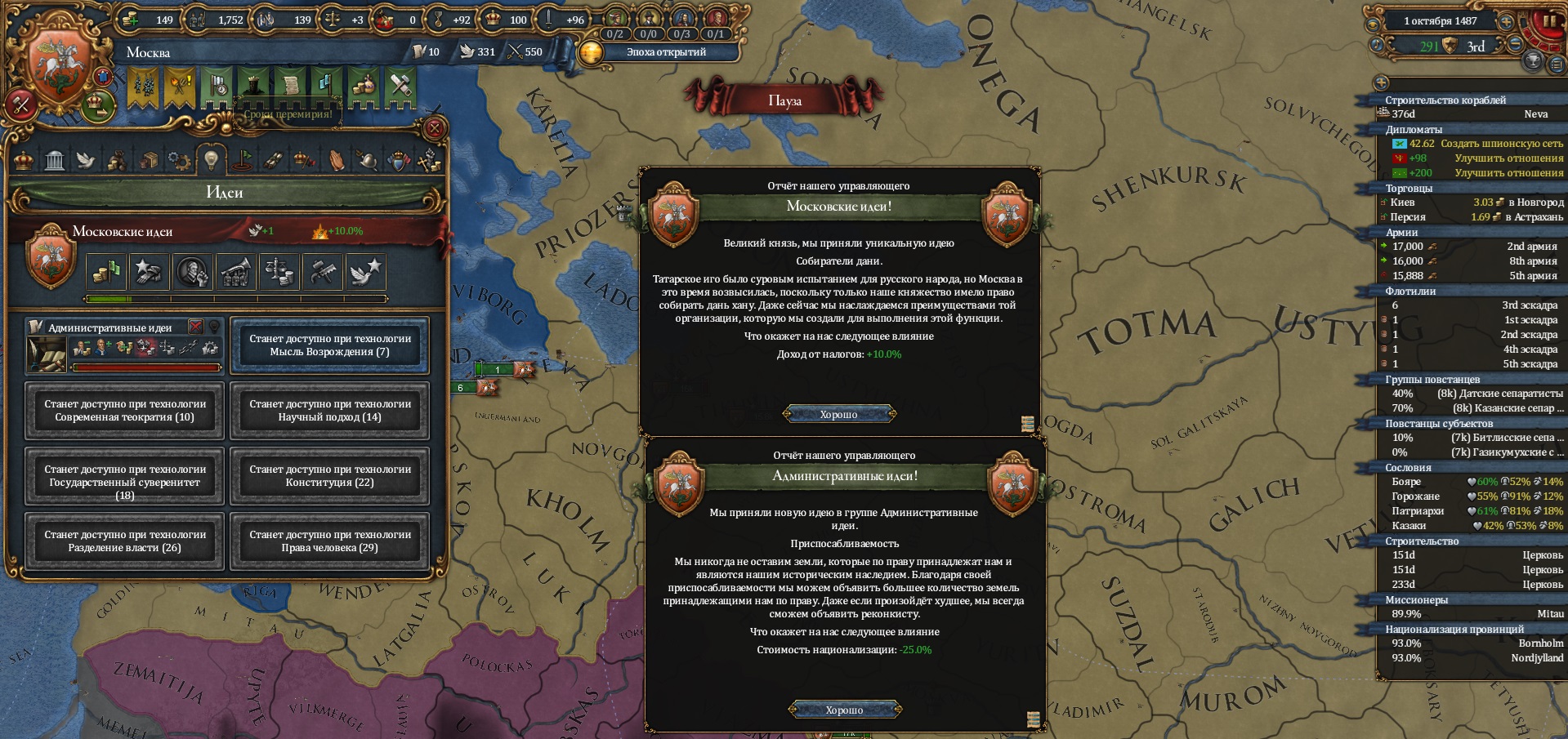Increase game speed with the plus button

click(x=1505, y=22)
